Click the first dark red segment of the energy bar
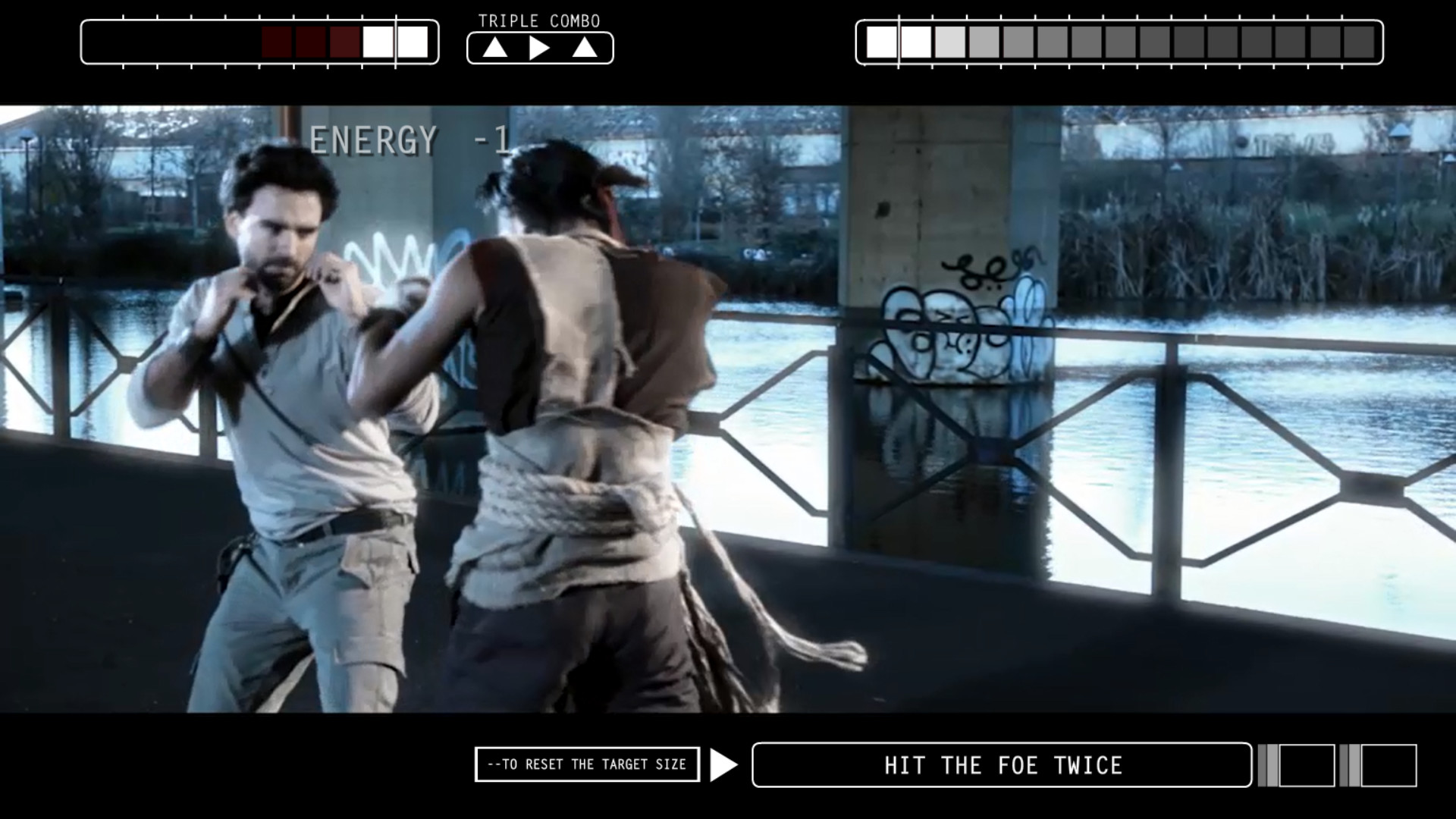 [277, 42]
